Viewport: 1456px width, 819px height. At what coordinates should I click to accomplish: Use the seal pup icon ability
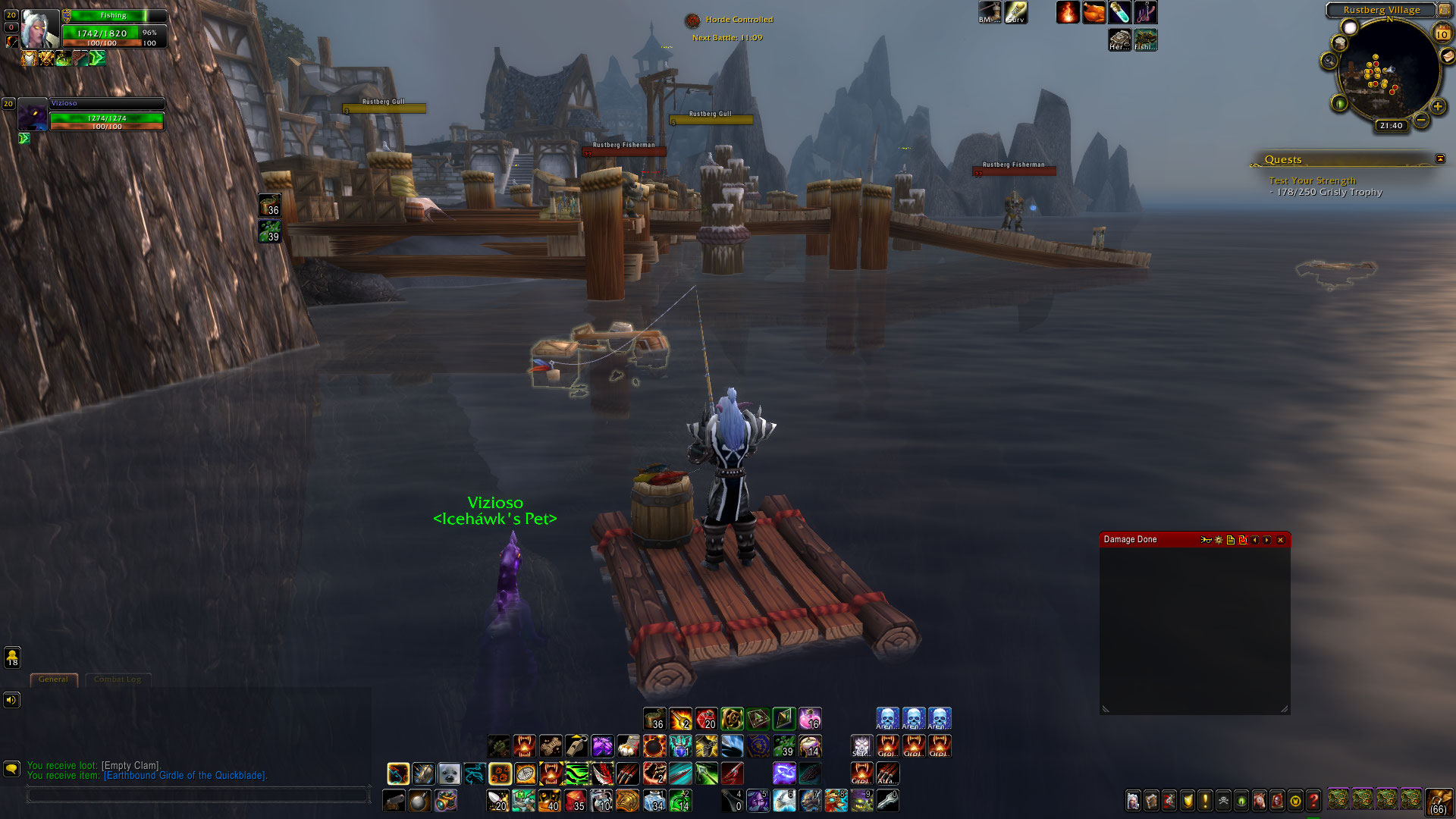pyautogui.click(x=449, y=773)
